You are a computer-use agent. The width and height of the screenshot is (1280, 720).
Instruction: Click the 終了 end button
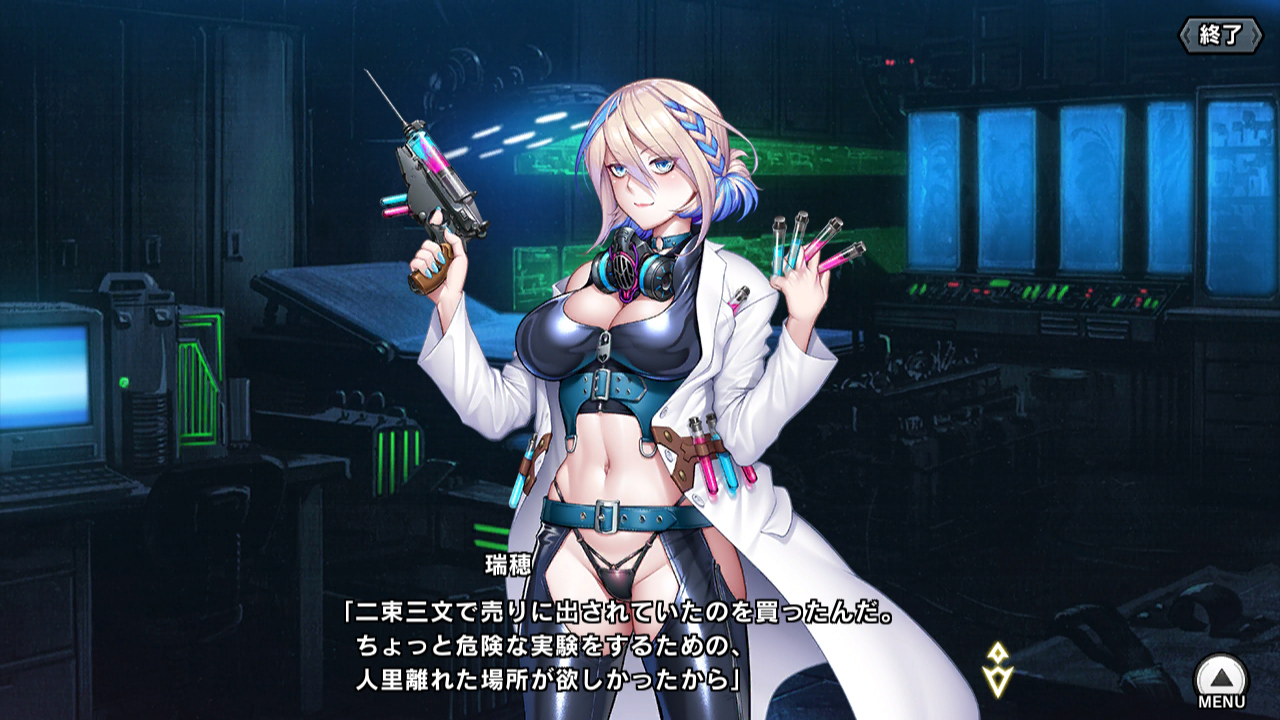[x=1220, y=35]
